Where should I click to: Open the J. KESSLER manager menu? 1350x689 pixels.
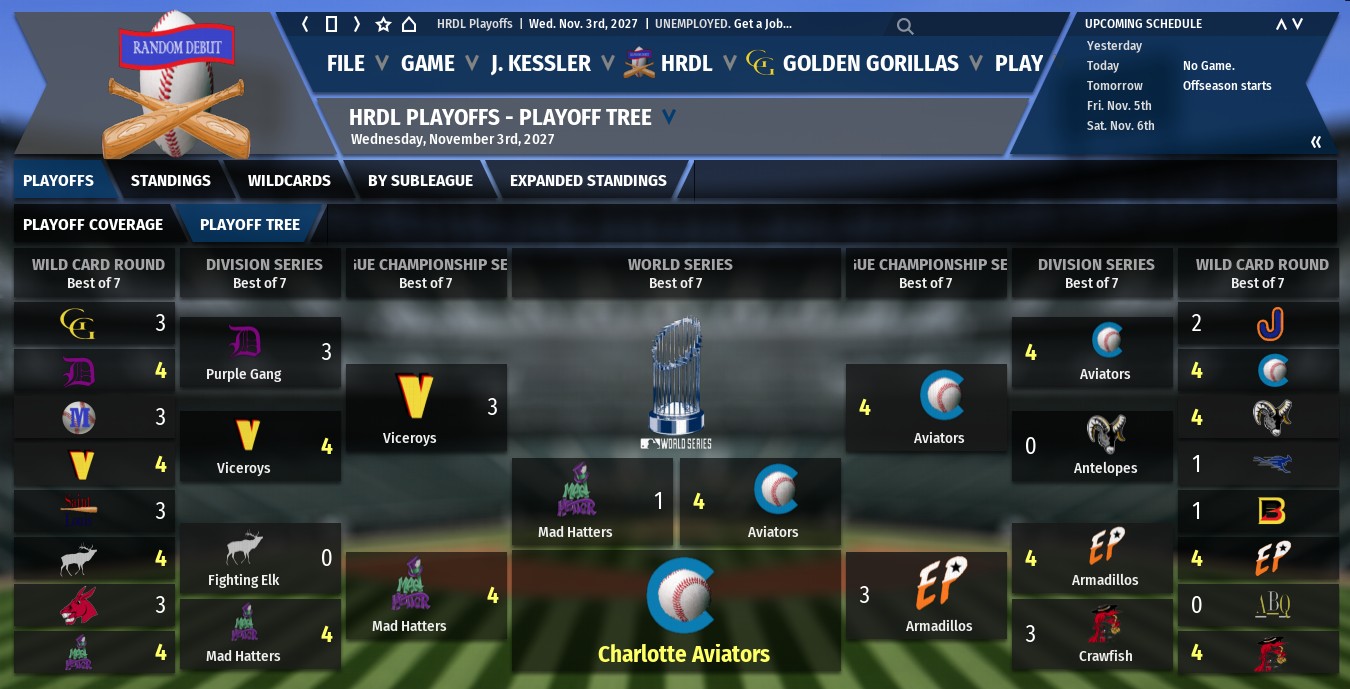point(540,63)
